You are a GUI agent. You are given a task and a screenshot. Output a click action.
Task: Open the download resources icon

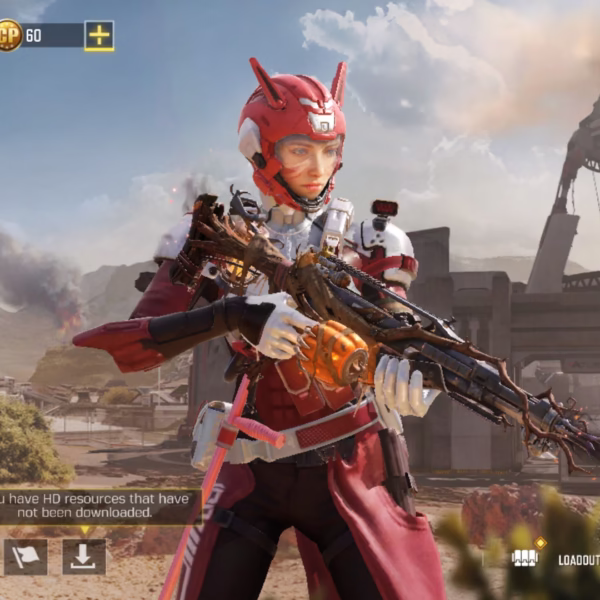84,557
